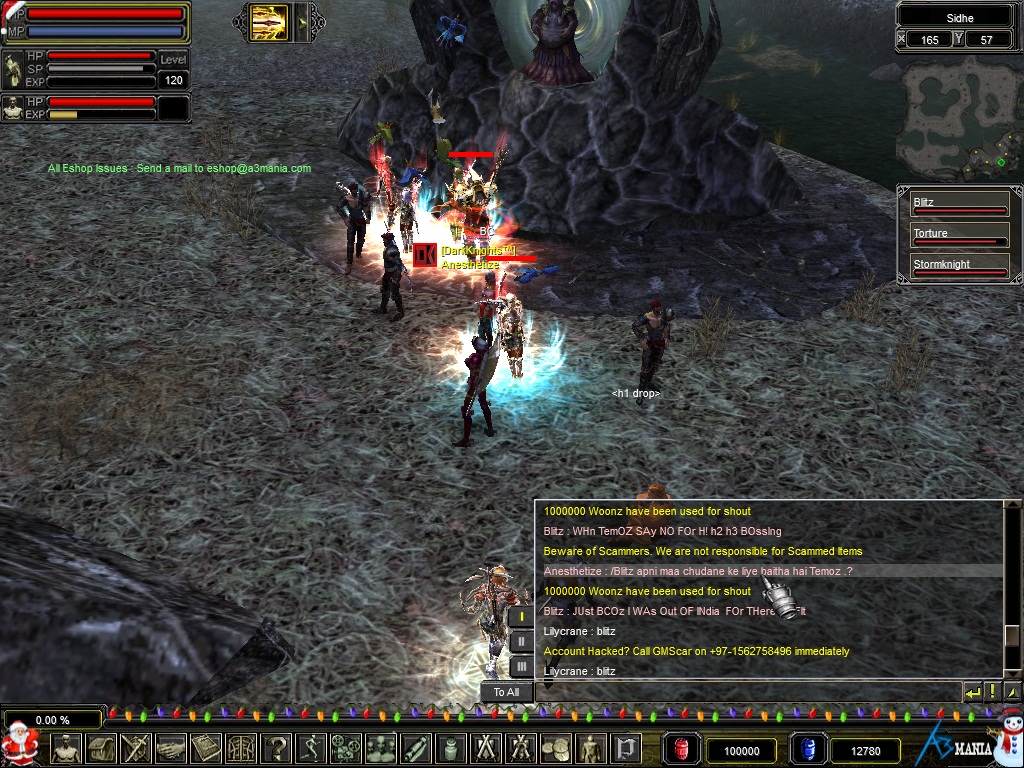
Task: Select party member Stormknight
Action: click(959, 267)
